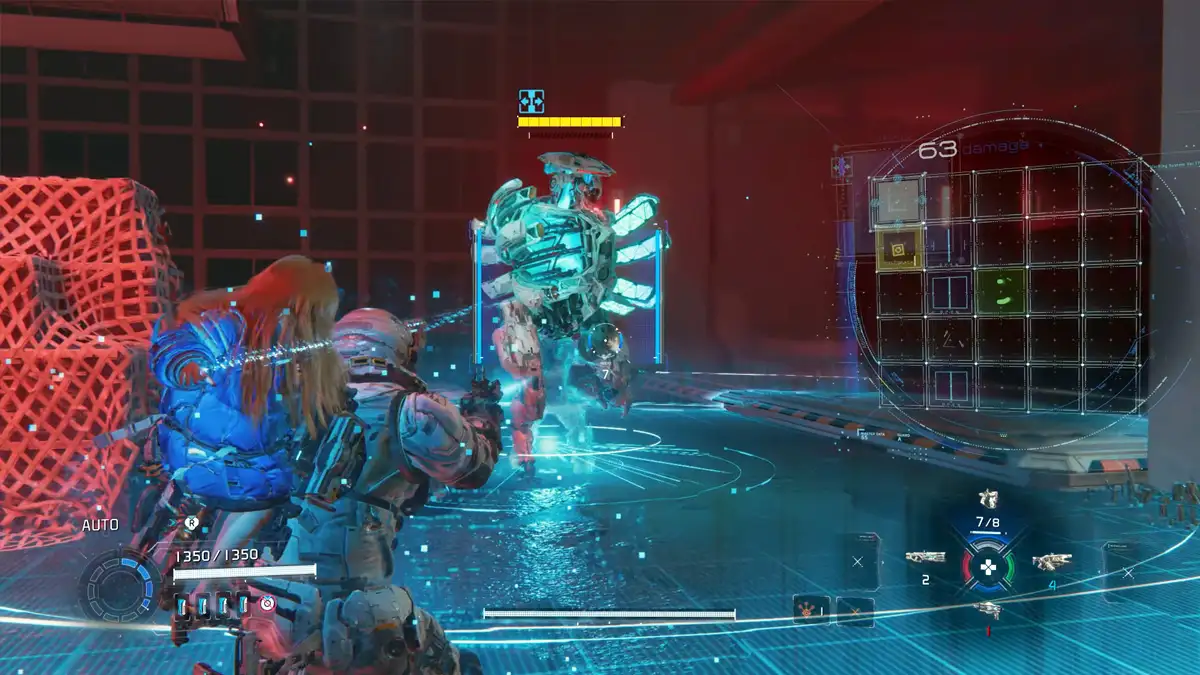
Task: Click the d-pad center of weapon wheel
Action: click(988, 568)
